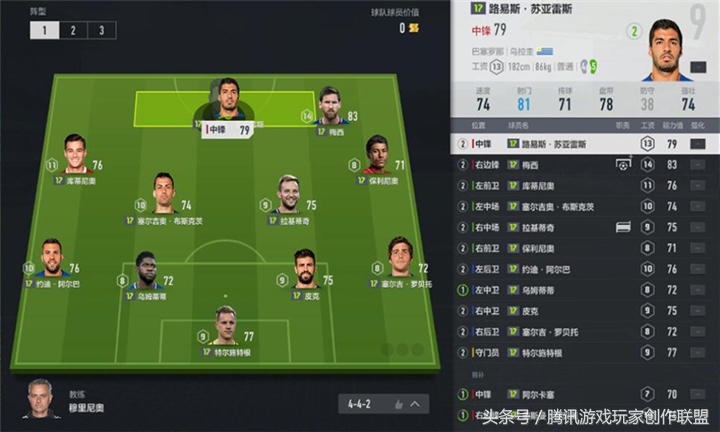Select Rakitić's midfield card
This screenshot has width=720, height=432.
(x=288, y=196)
